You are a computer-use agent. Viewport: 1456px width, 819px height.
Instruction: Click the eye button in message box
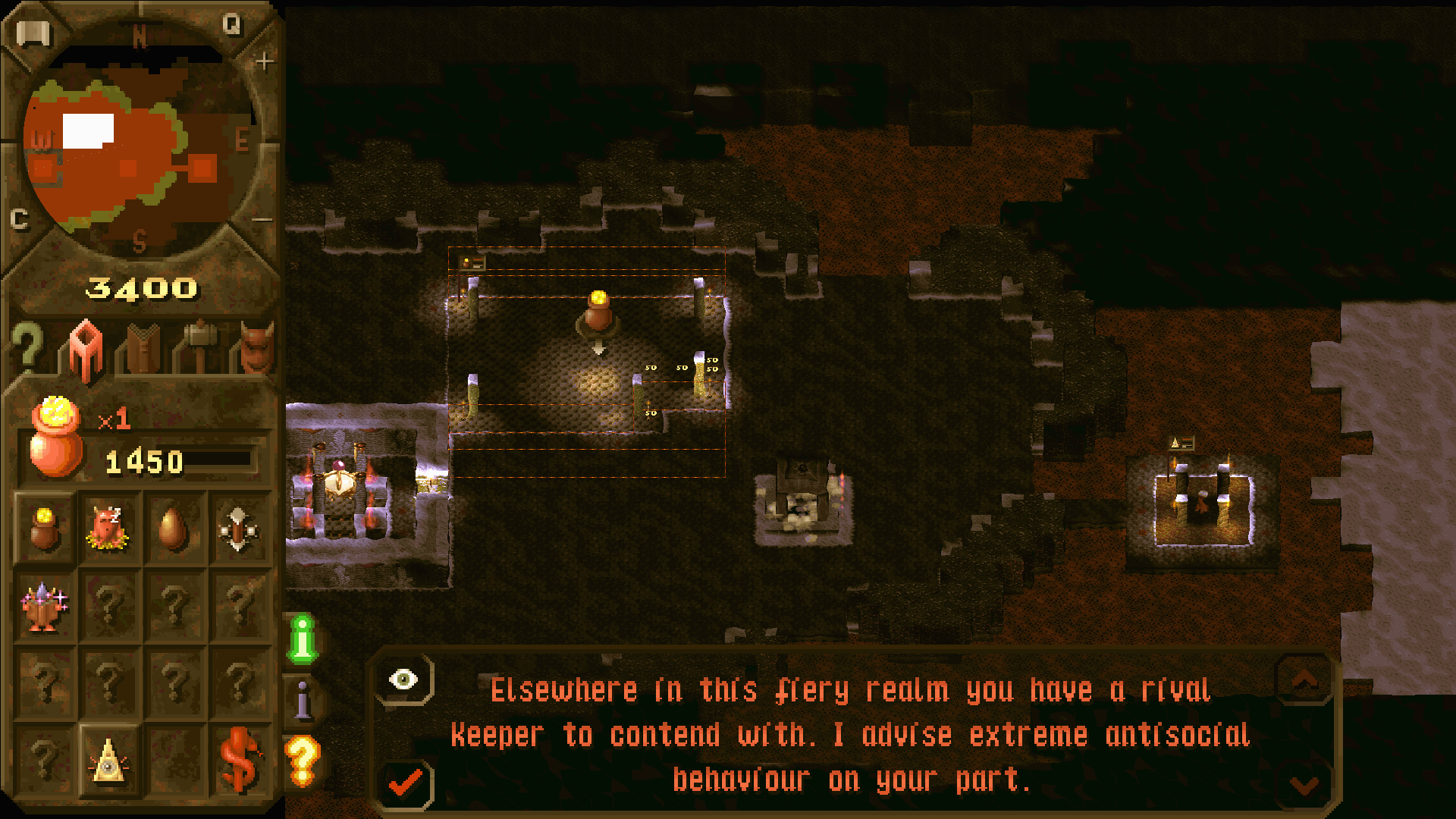(x=403, y=679)
